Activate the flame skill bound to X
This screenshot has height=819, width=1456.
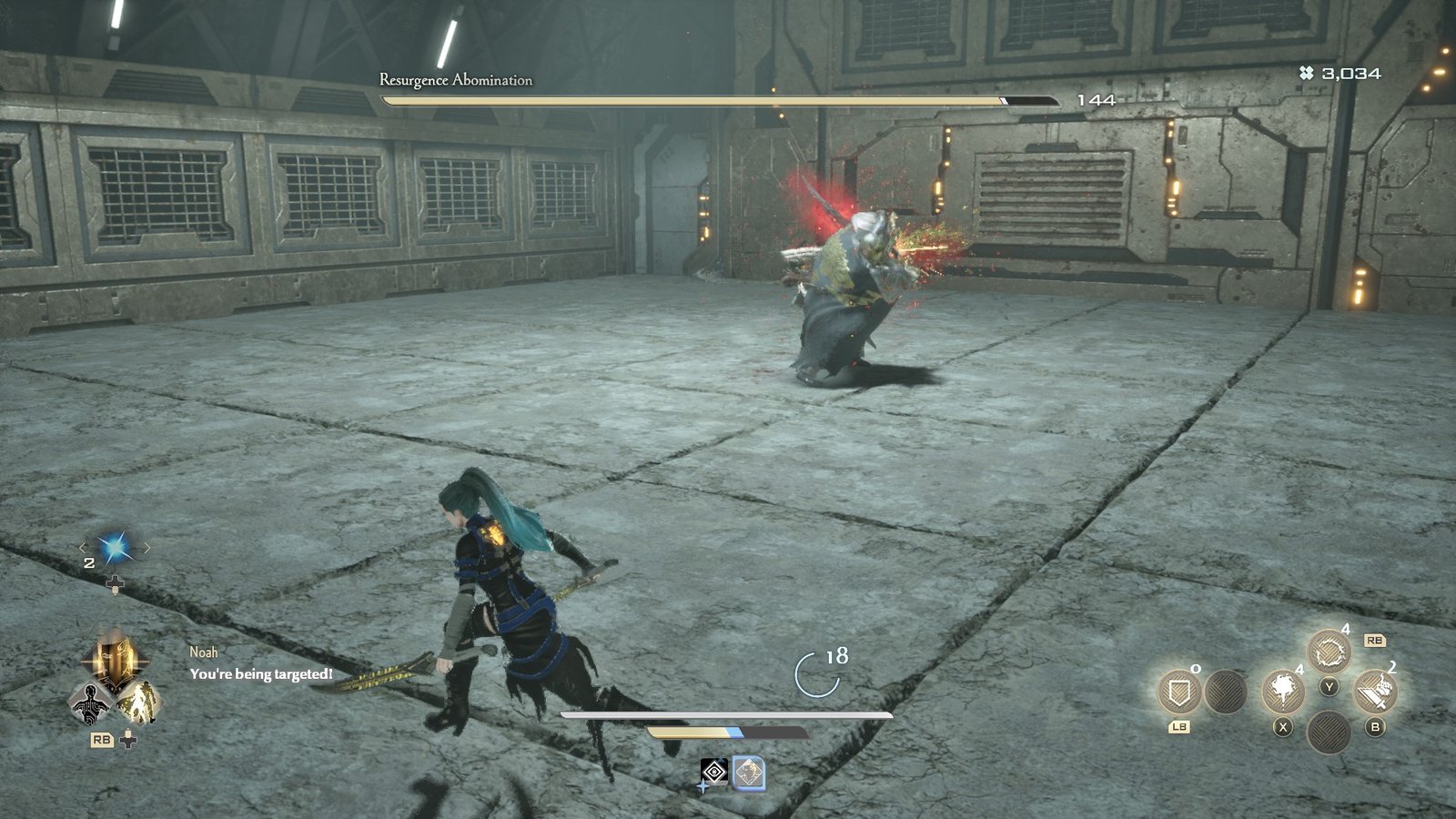(x=1283, y=693)
